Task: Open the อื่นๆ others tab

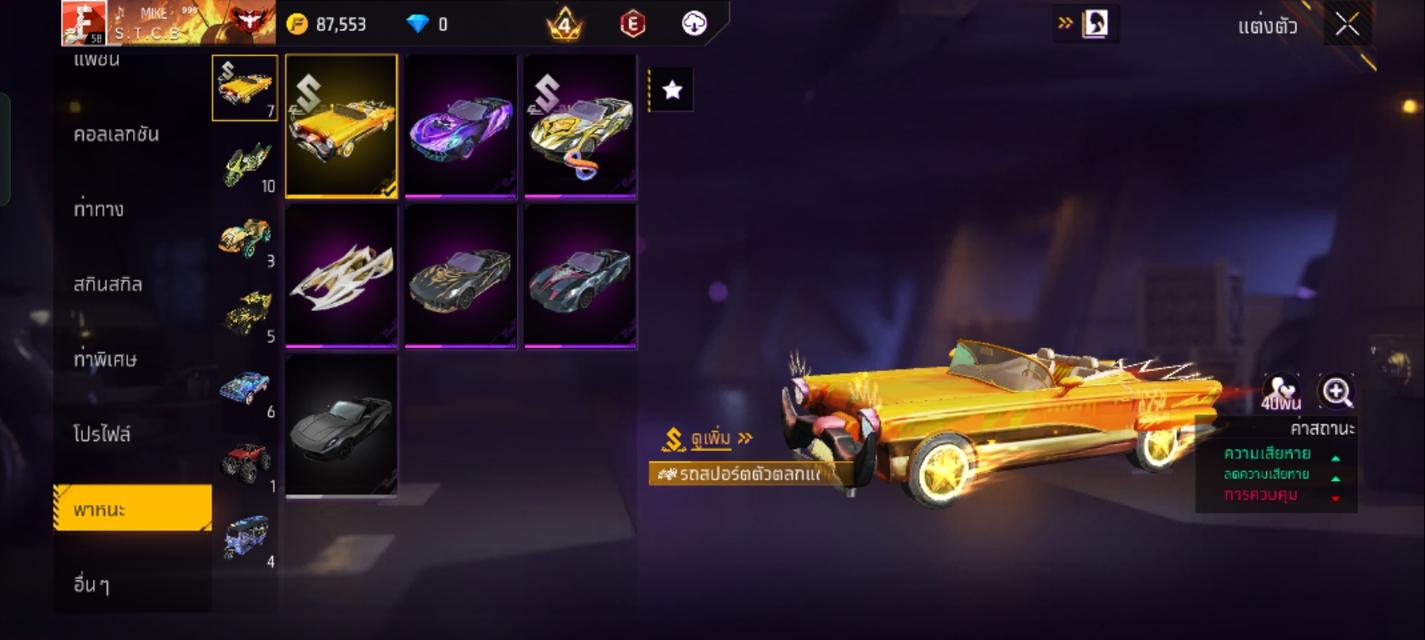Action: (92, 584)
